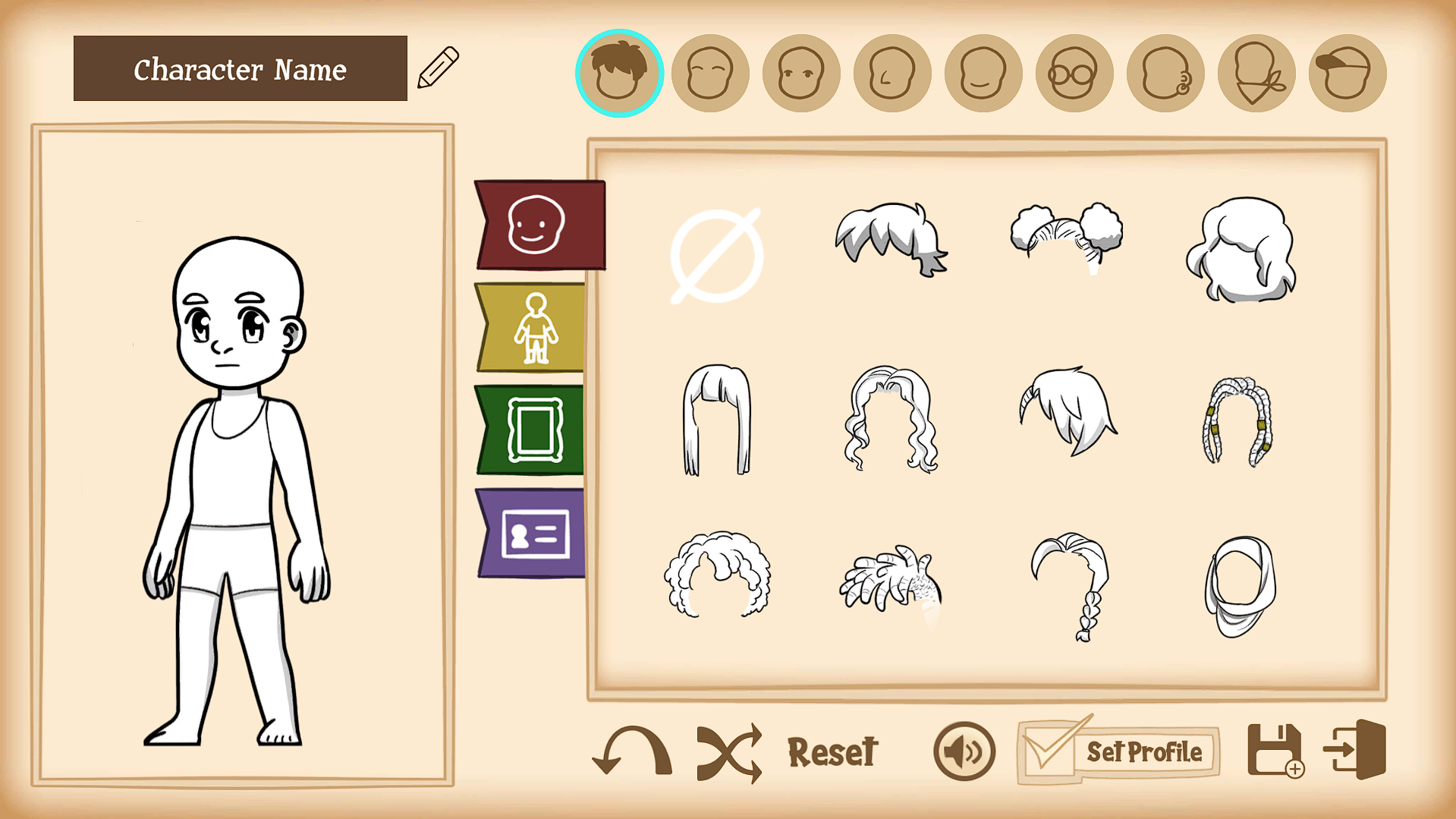The height and width of the screenshot is (819, 1456).
Task: Open the hat category
Action: click(x=1347, y=72)
